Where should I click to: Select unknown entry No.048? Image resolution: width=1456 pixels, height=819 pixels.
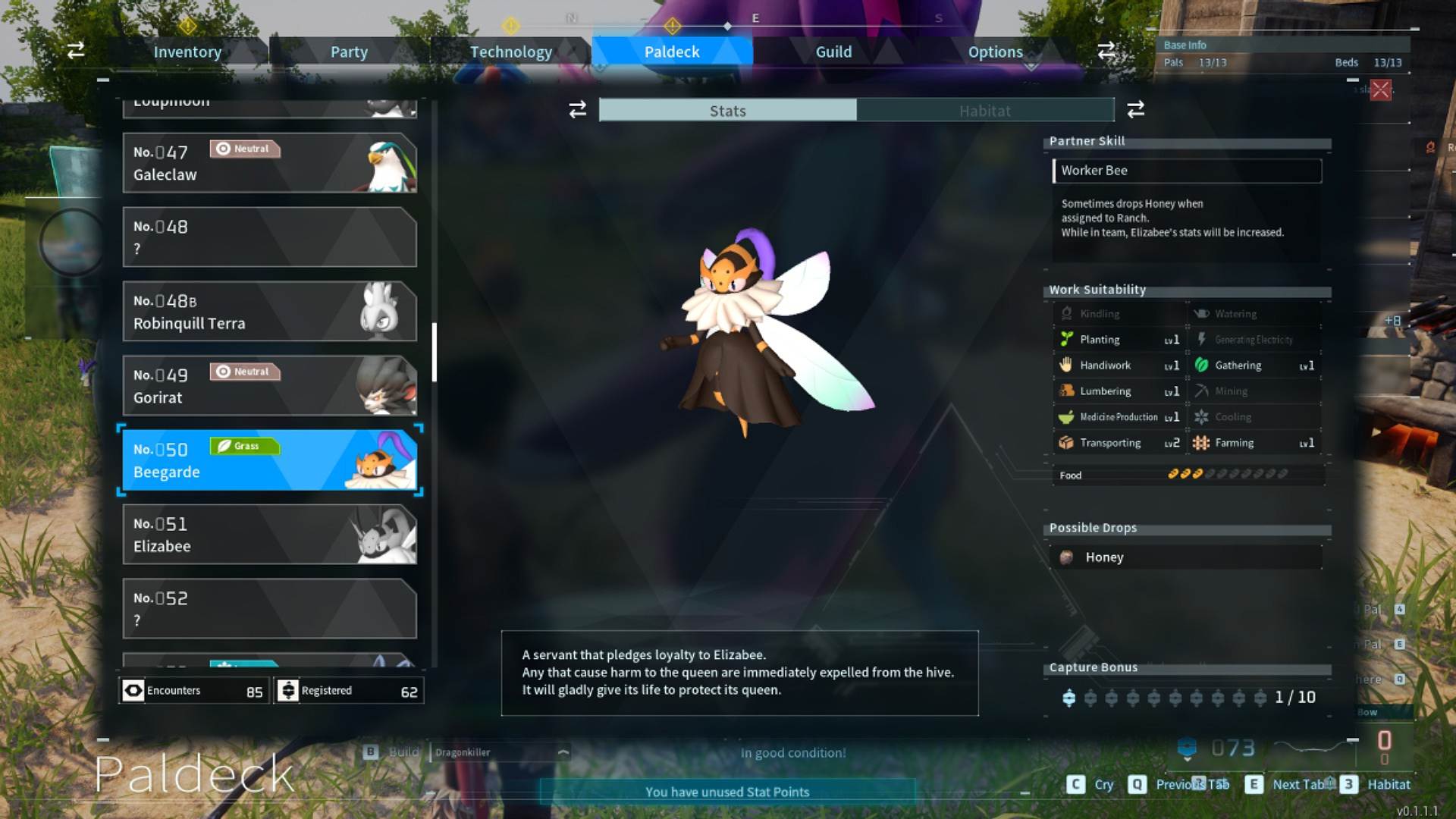click(269, 237)
